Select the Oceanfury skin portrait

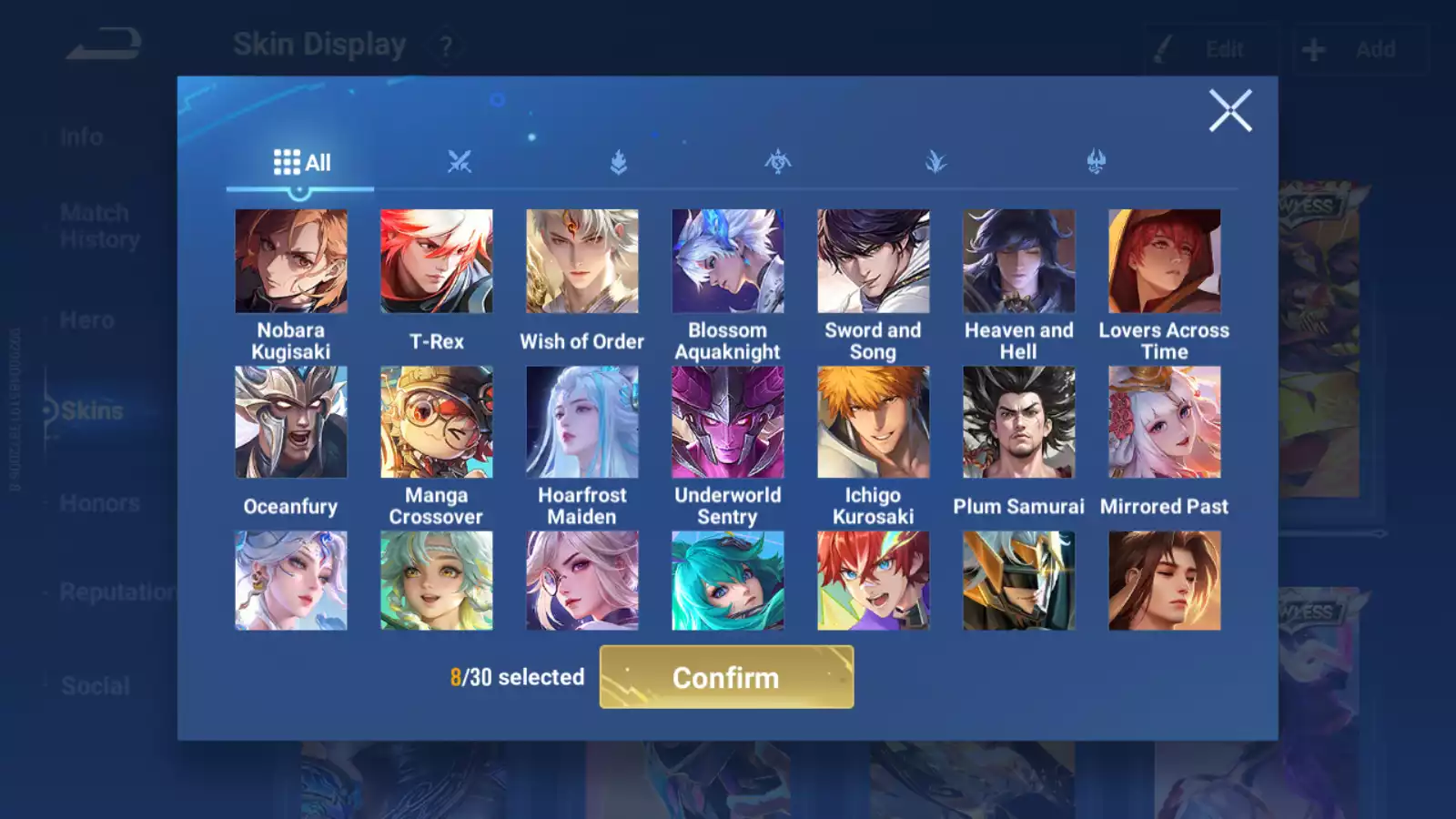pyautogui.click(x=291, y=422)
